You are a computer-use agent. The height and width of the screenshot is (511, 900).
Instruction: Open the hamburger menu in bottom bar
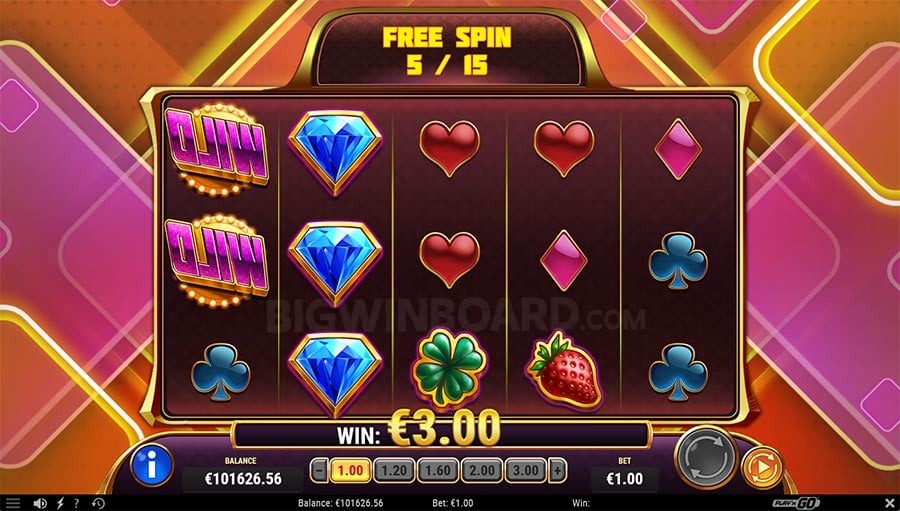[12, 502]
